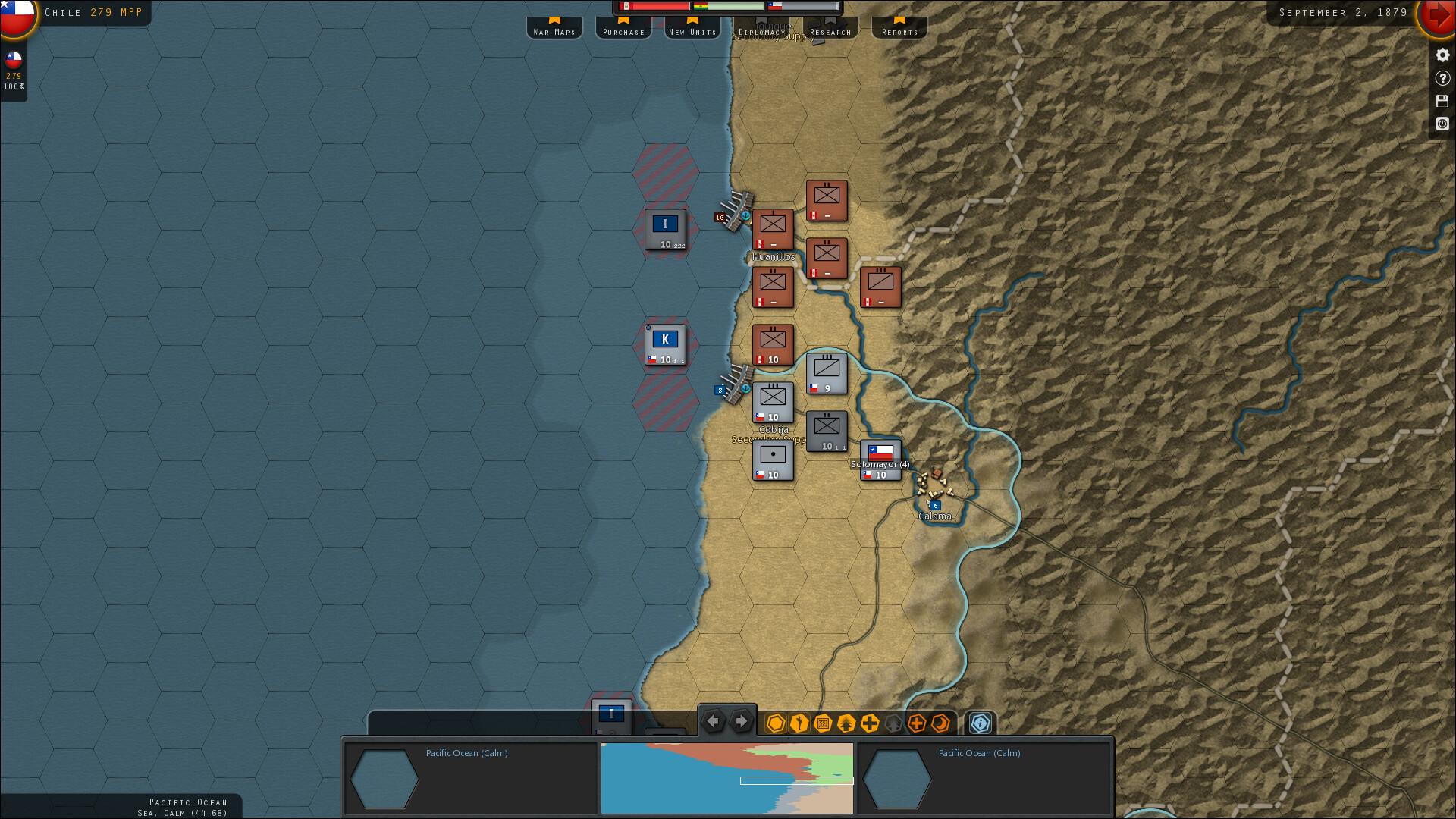The width and height of the screenshot is (1456, 819).
Task: Open game settings with the gear icon
Action: click(1442, 55)
